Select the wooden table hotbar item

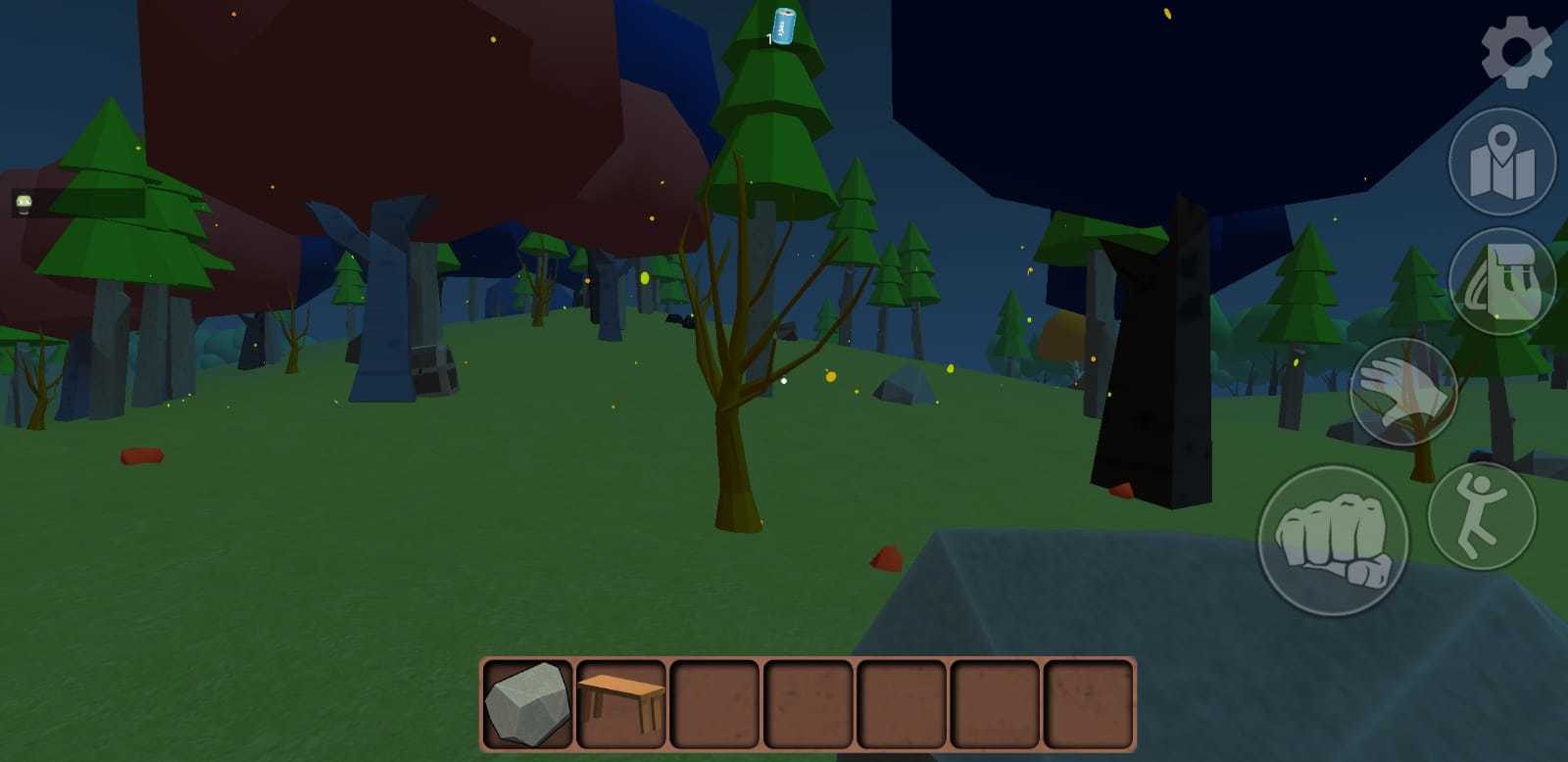[x=619, y=703]
